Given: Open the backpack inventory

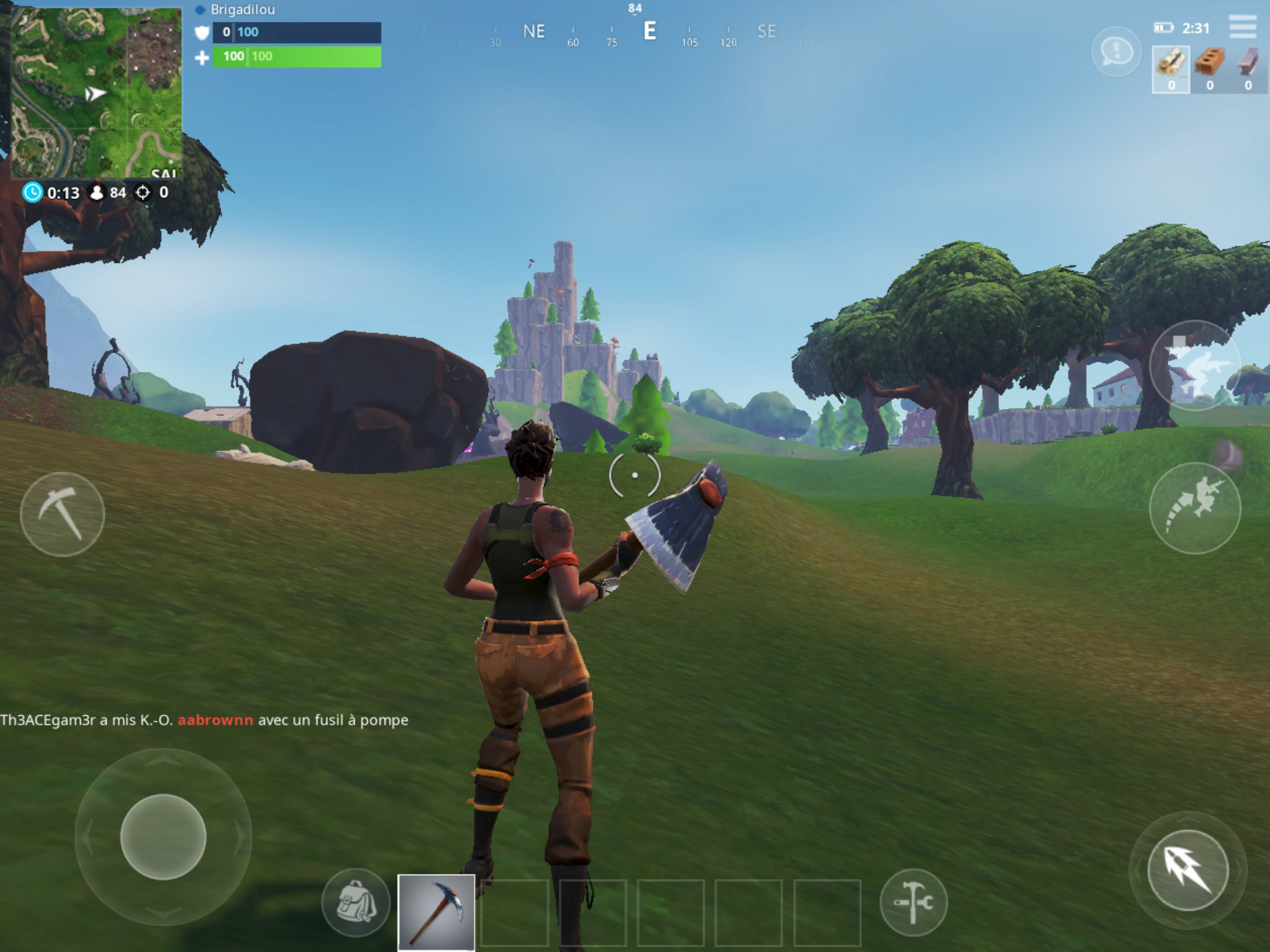Looking at the screenshot, I should point(355,902).
